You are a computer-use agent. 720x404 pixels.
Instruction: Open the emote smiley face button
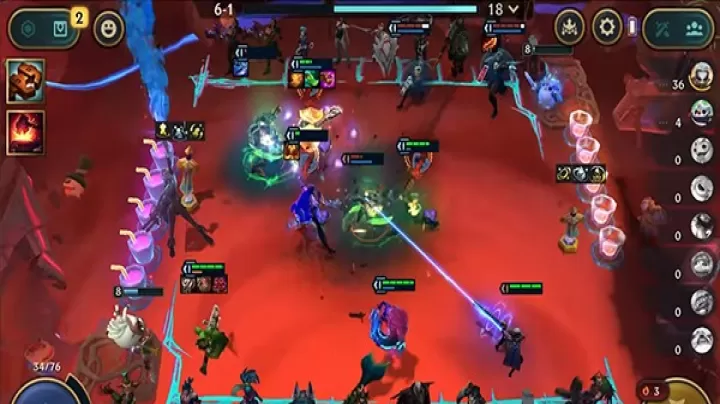[x=108, y=29]
